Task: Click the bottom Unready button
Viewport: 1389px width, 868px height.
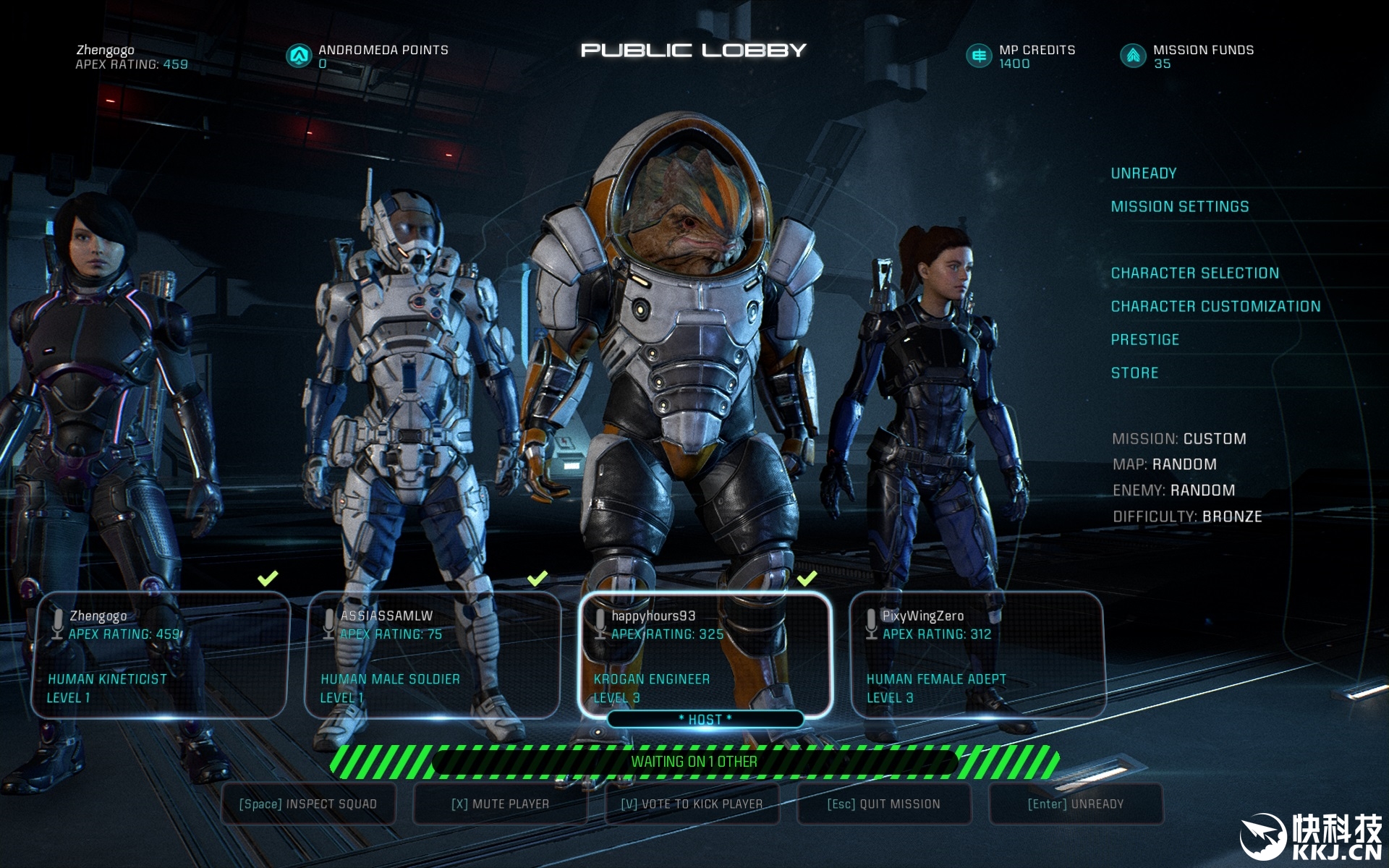Action: tap(1076, 804)
